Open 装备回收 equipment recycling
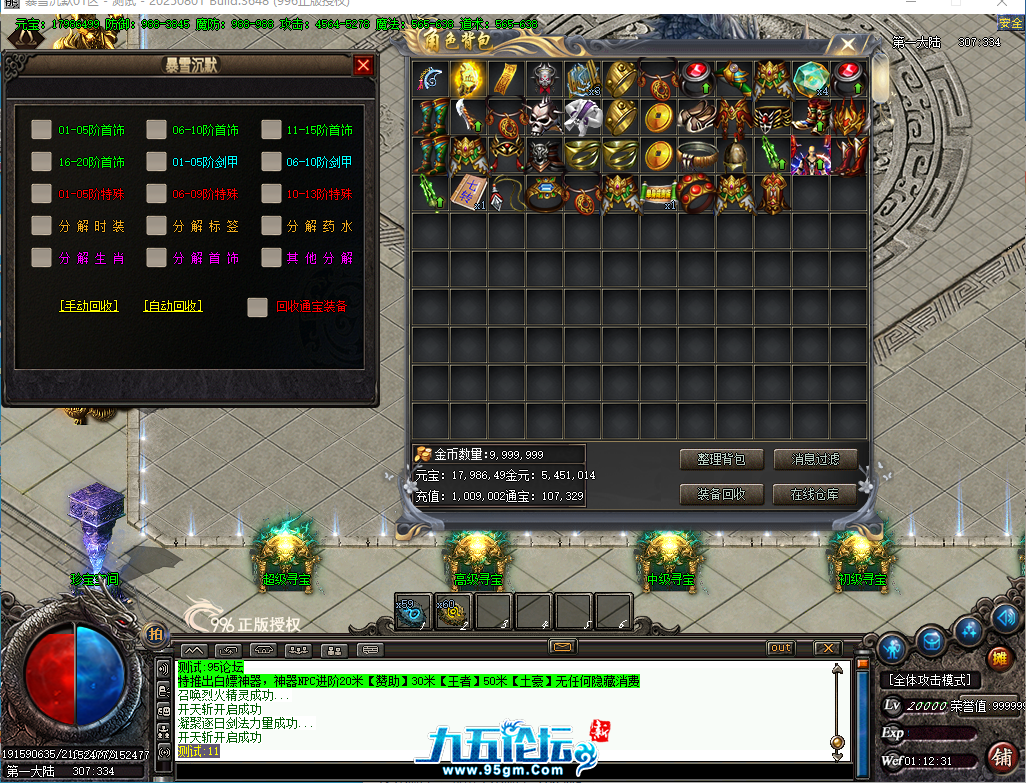 [x=721, y=494]
